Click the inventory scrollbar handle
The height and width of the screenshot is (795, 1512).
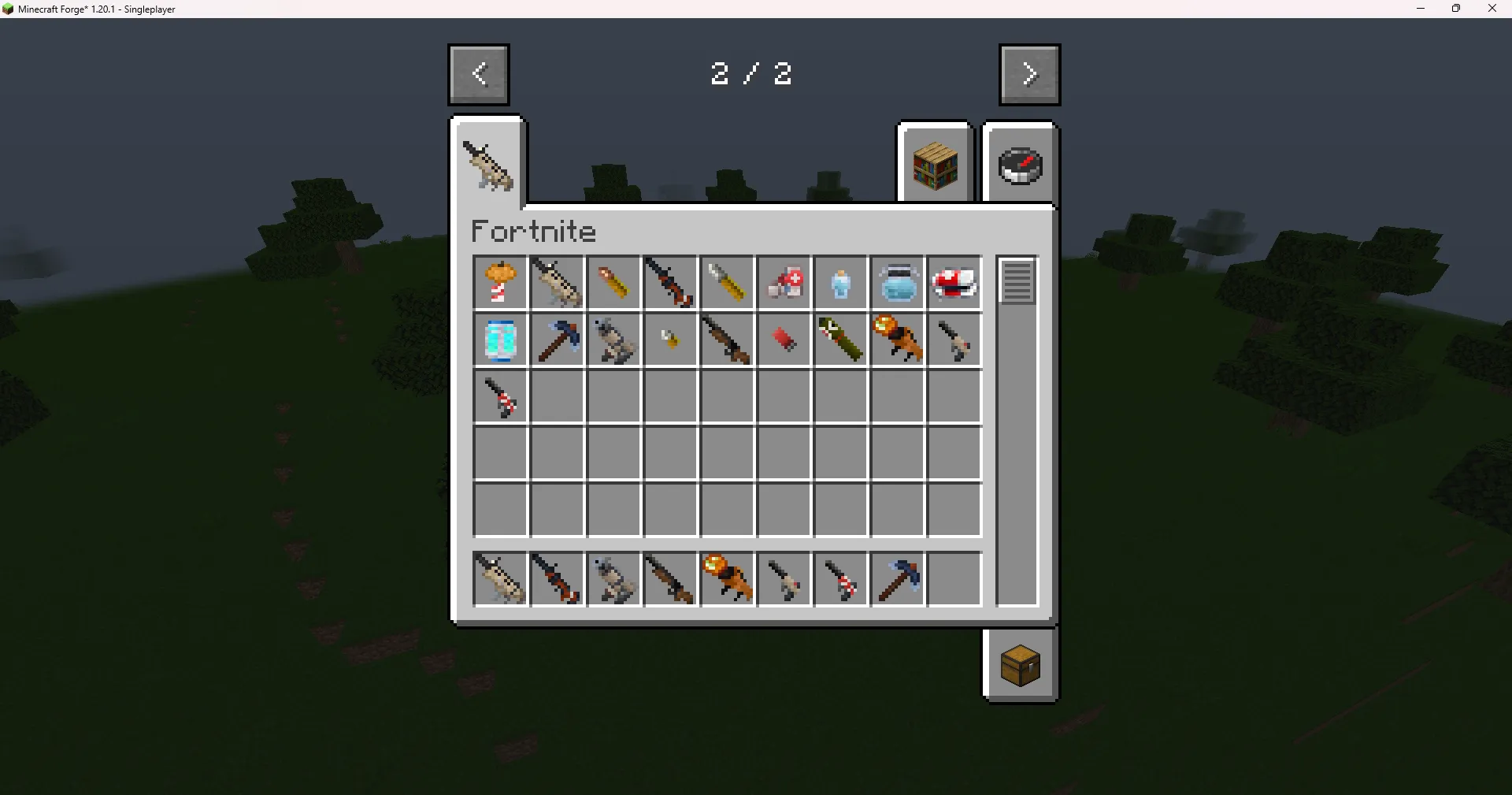(1017, 282)
